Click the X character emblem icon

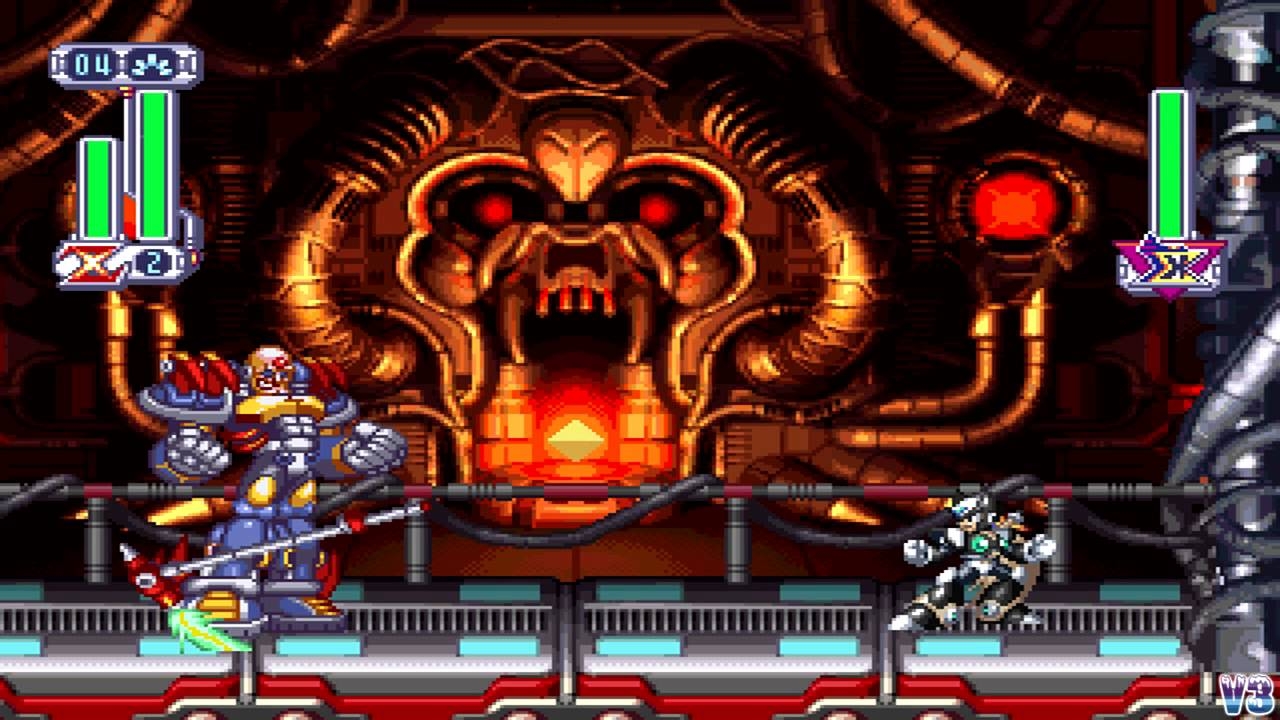[x=88, y=263]
